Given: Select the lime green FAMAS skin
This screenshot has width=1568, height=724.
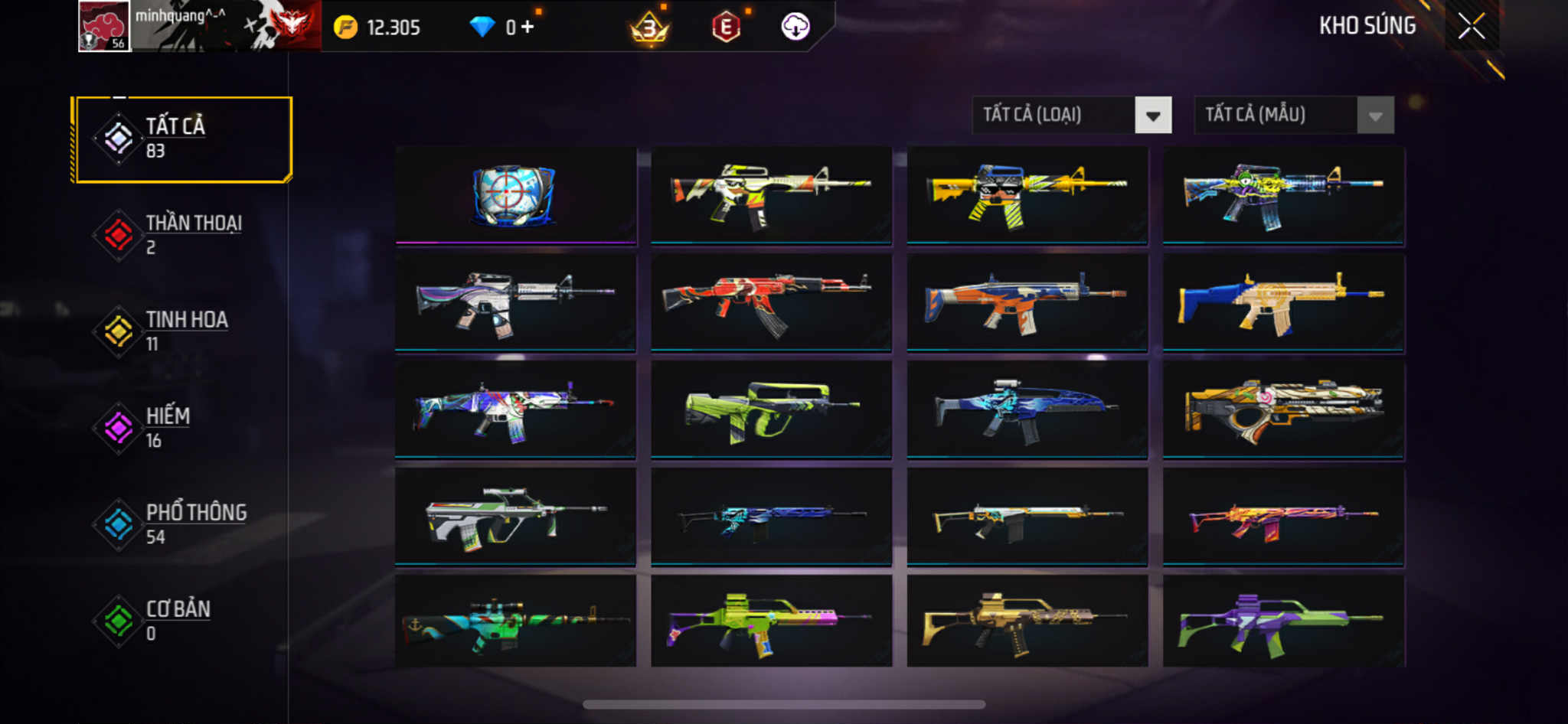Looking at the screenshot, I should (771, 410).
